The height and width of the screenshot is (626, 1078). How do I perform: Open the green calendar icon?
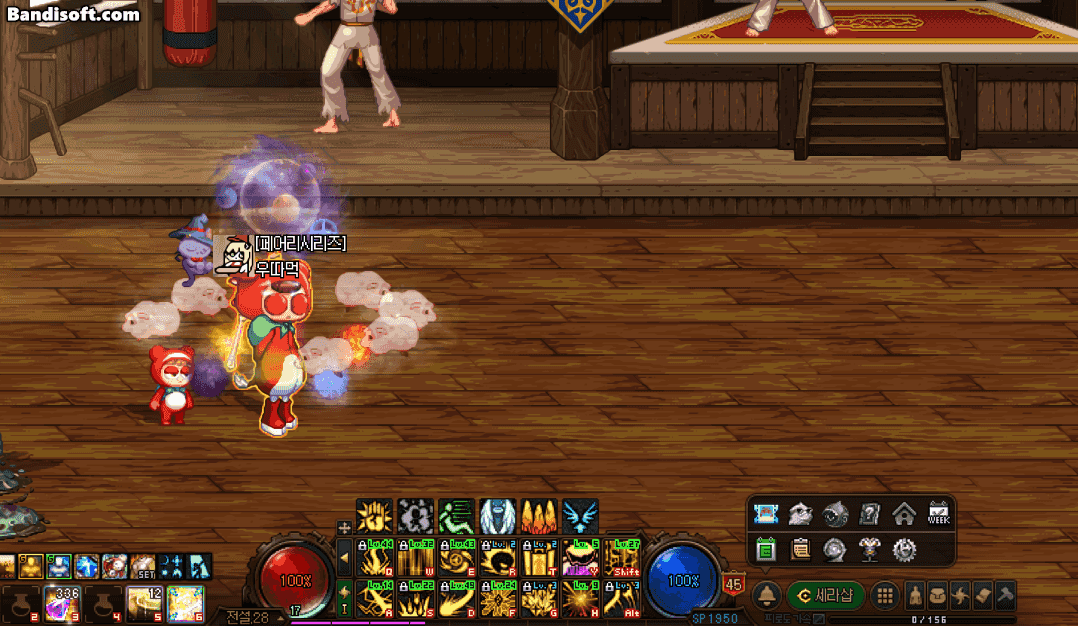click(767, 549)
